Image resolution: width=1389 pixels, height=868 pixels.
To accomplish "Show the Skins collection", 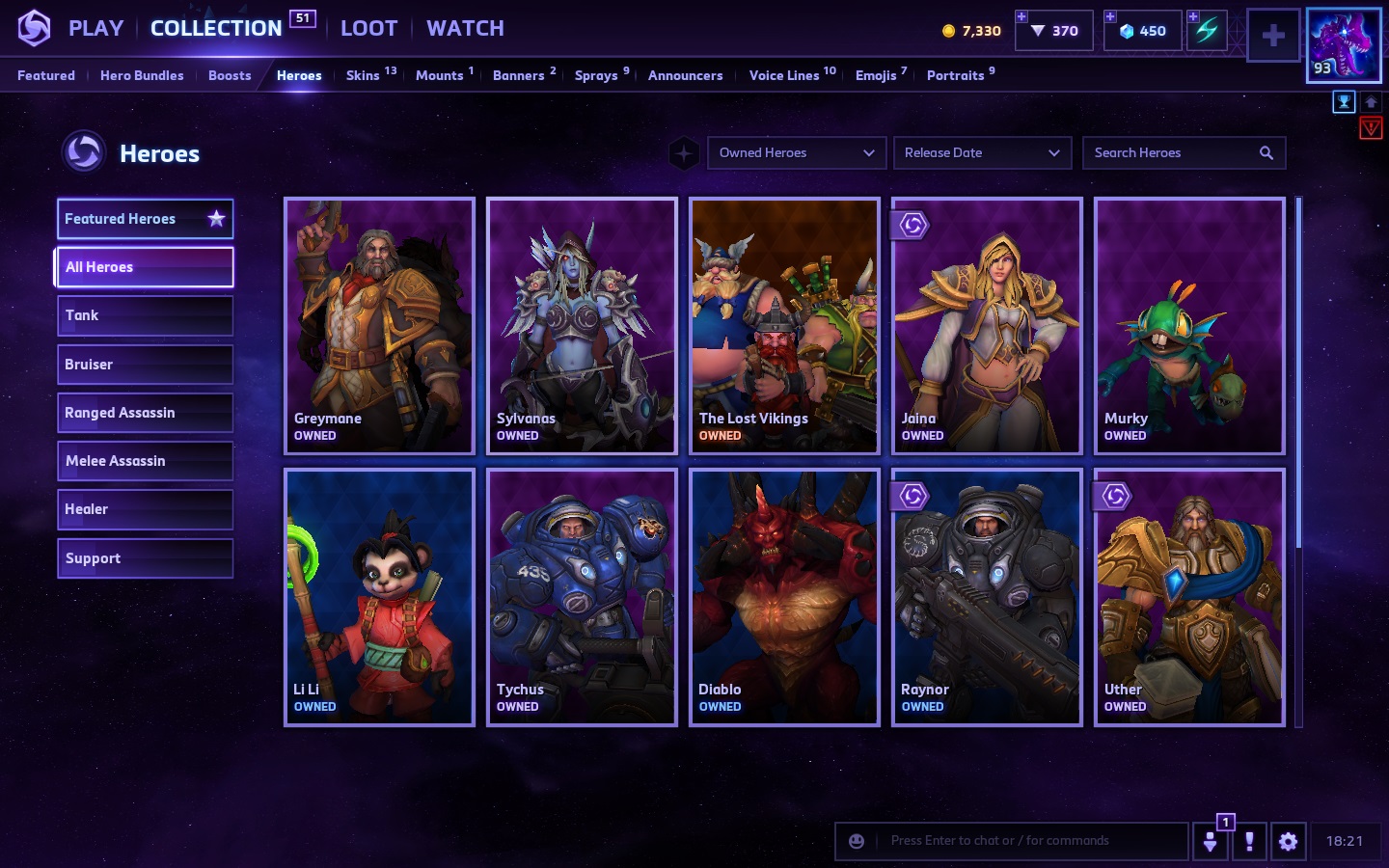I will pos(363,75).
